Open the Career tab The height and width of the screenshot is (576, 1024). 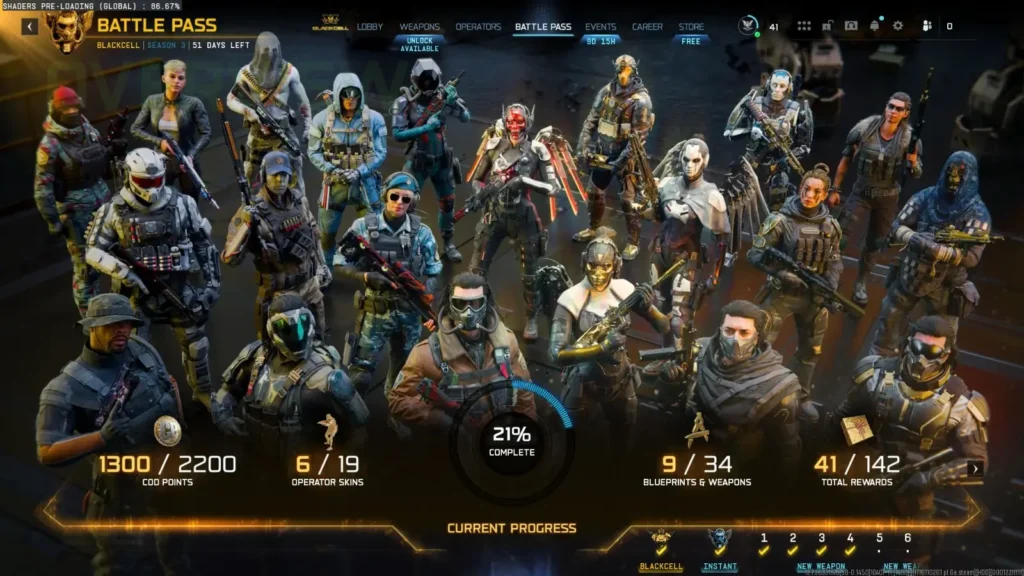(647, 27)
